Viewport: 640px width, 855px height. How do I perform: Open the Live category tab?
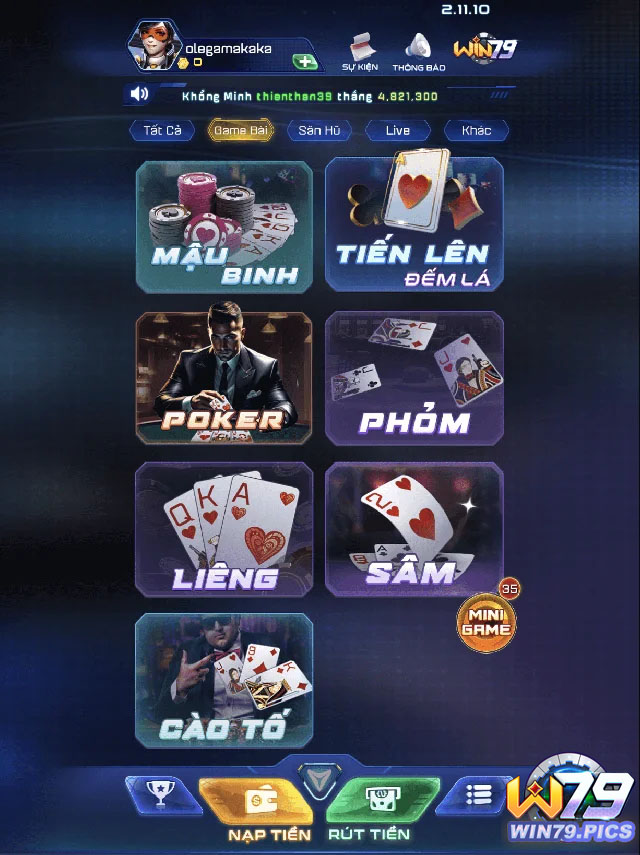(x=397, y=131)
